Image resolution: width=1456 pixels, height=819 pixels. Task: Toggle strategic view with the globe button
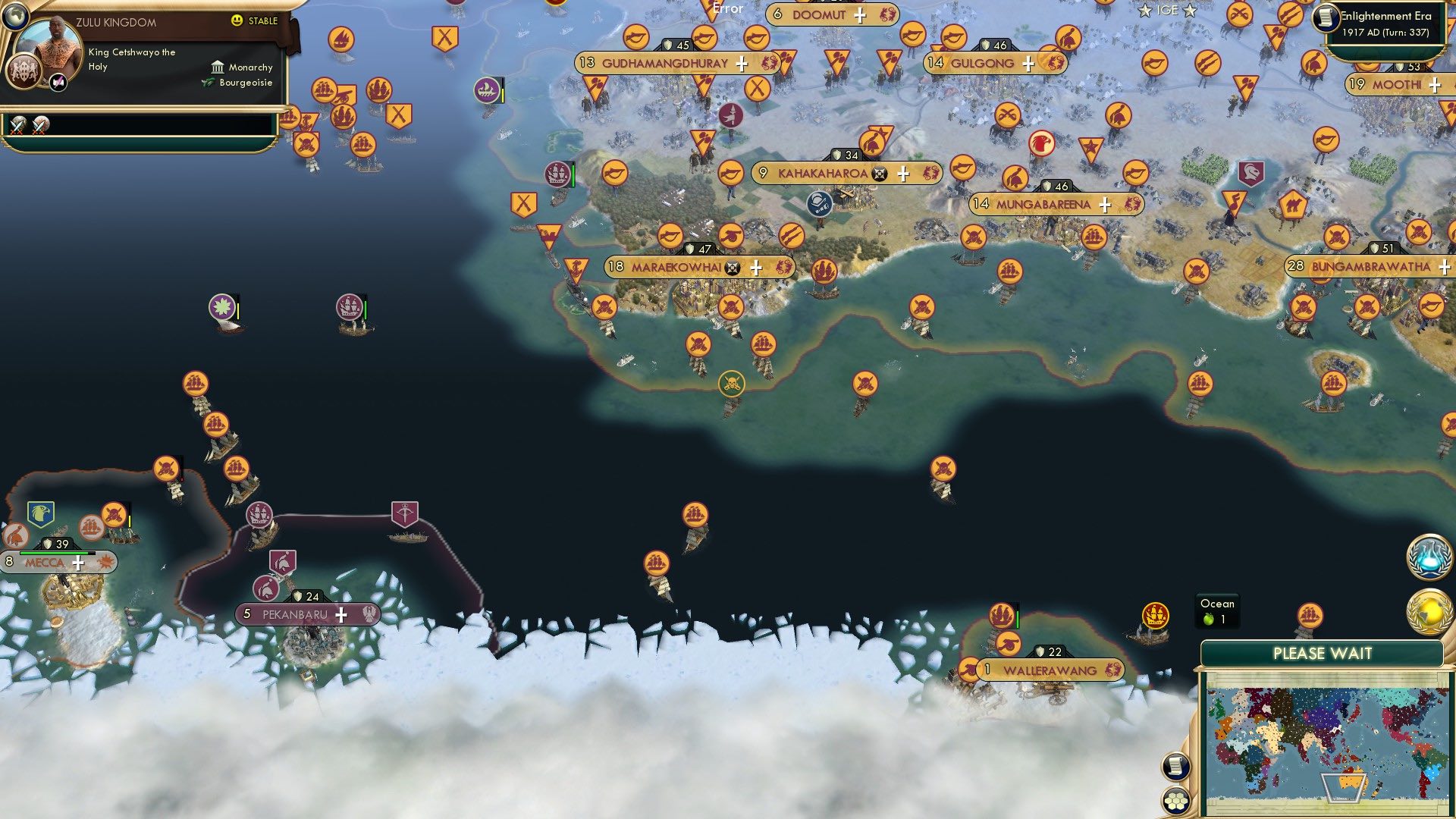click(16, 16)
